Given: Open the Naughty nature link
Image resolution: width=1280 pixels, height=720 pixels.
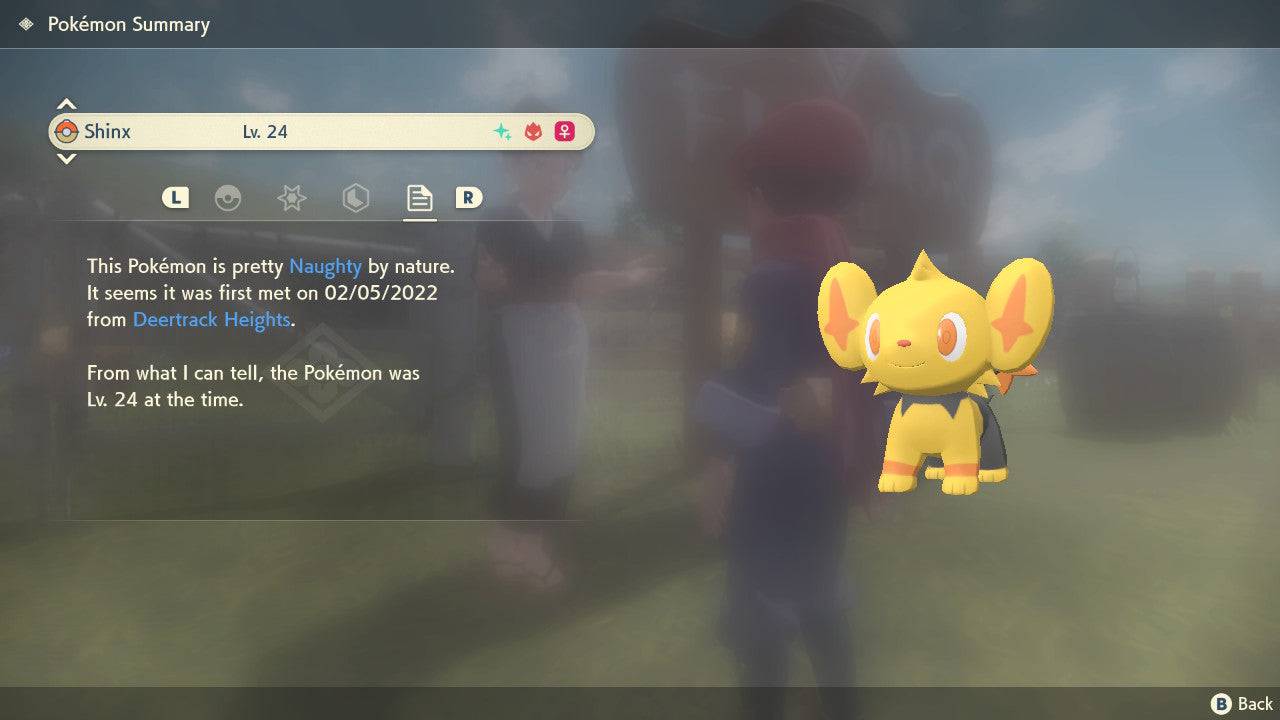Looking at the screenshot, I should 324,266.
